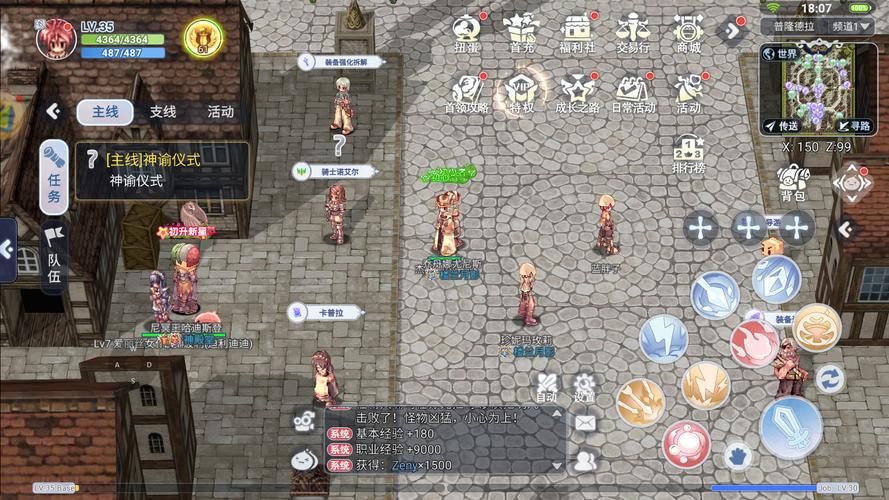
Task: Click the 传送 teleport button under minimap
Action: point(781,126)
